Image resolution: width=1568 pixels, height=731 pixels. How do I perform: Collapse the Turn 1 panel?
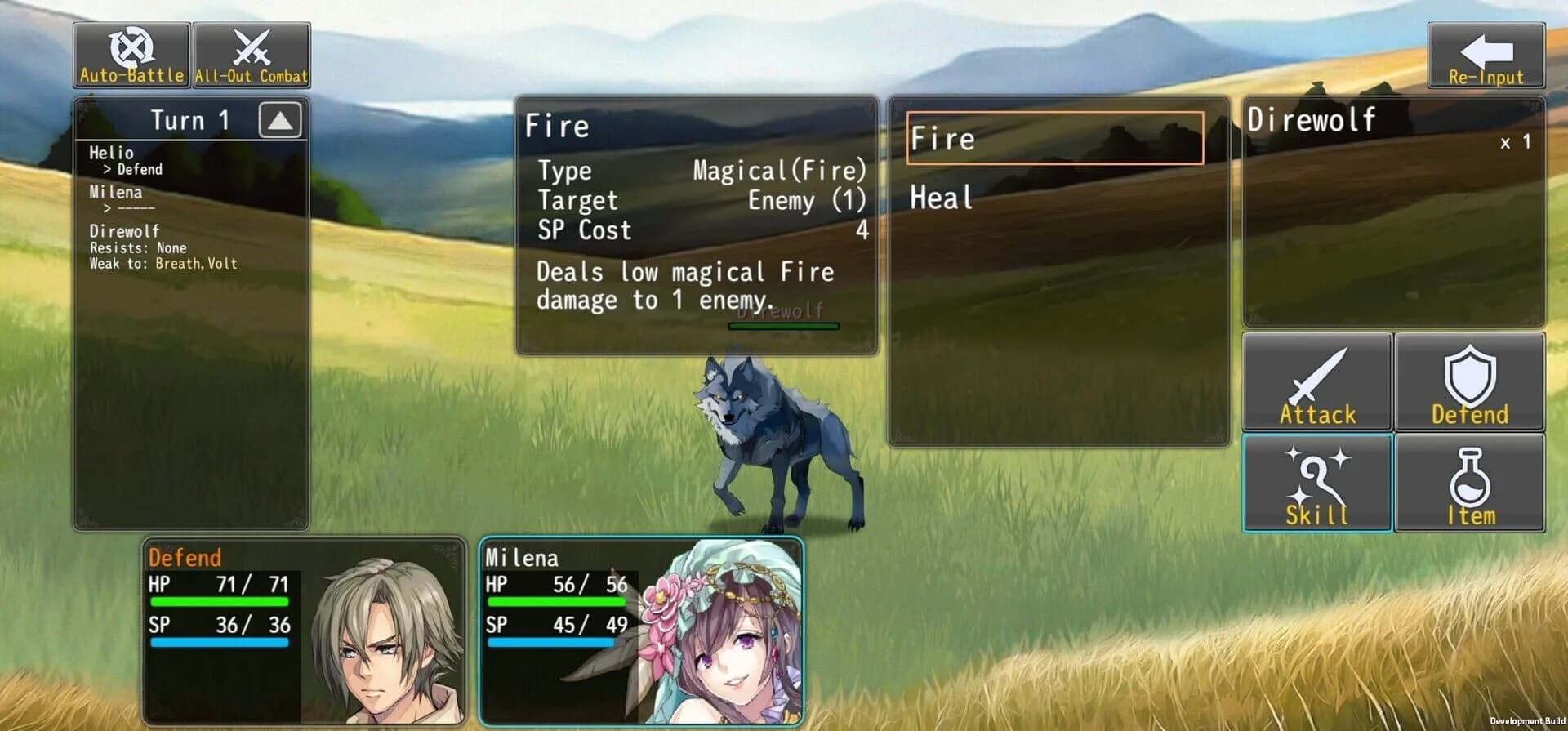282,119
